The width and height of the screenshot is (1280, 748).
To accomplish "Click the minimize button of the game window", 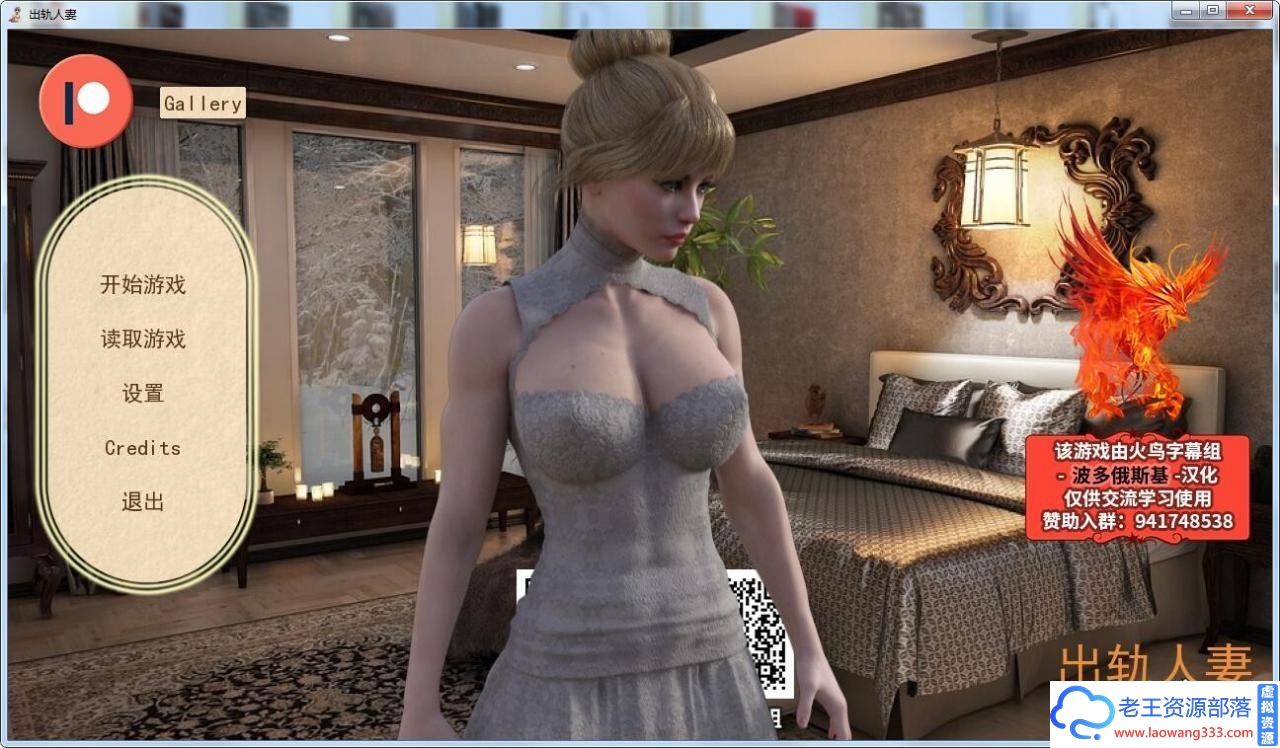I will coord(1186,10).
